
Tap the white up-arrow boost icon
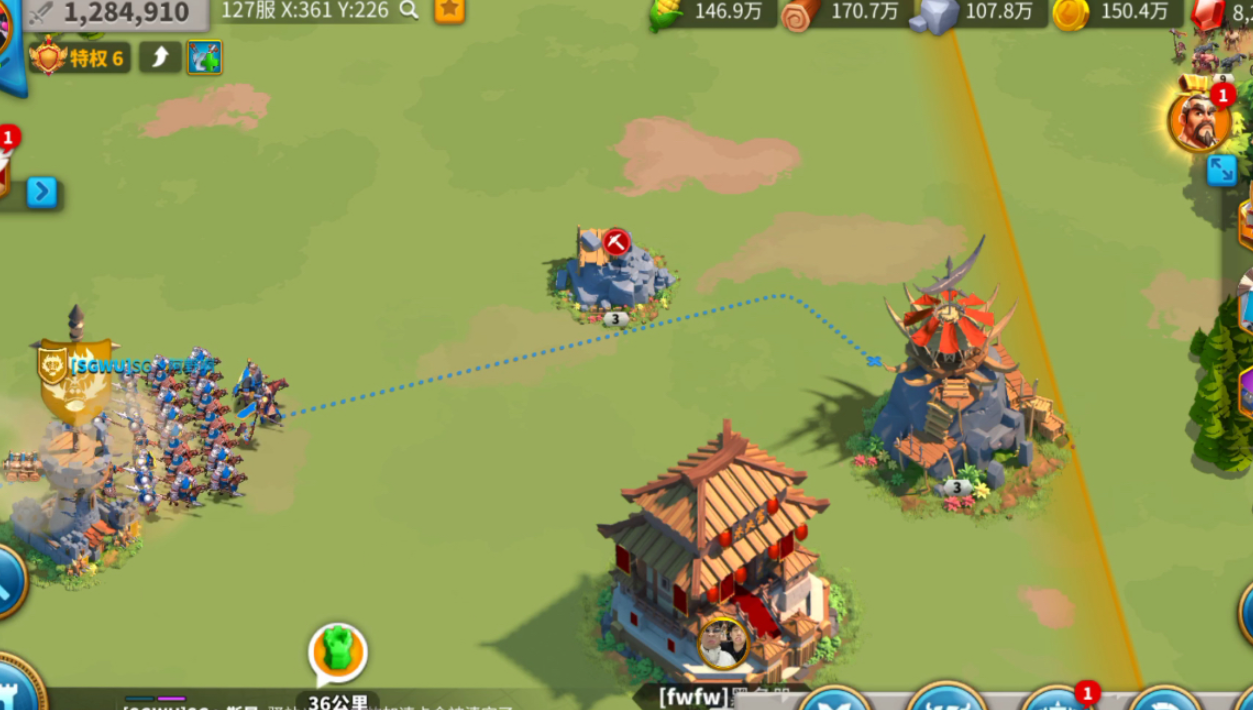160,58
